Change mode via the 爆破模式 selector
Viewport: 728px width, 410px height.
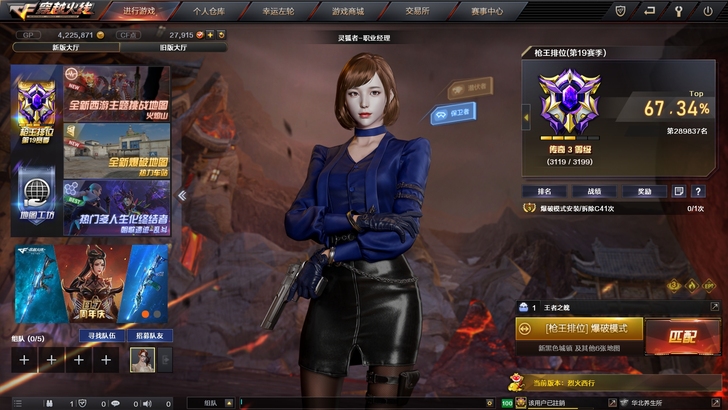click(578, 328)
